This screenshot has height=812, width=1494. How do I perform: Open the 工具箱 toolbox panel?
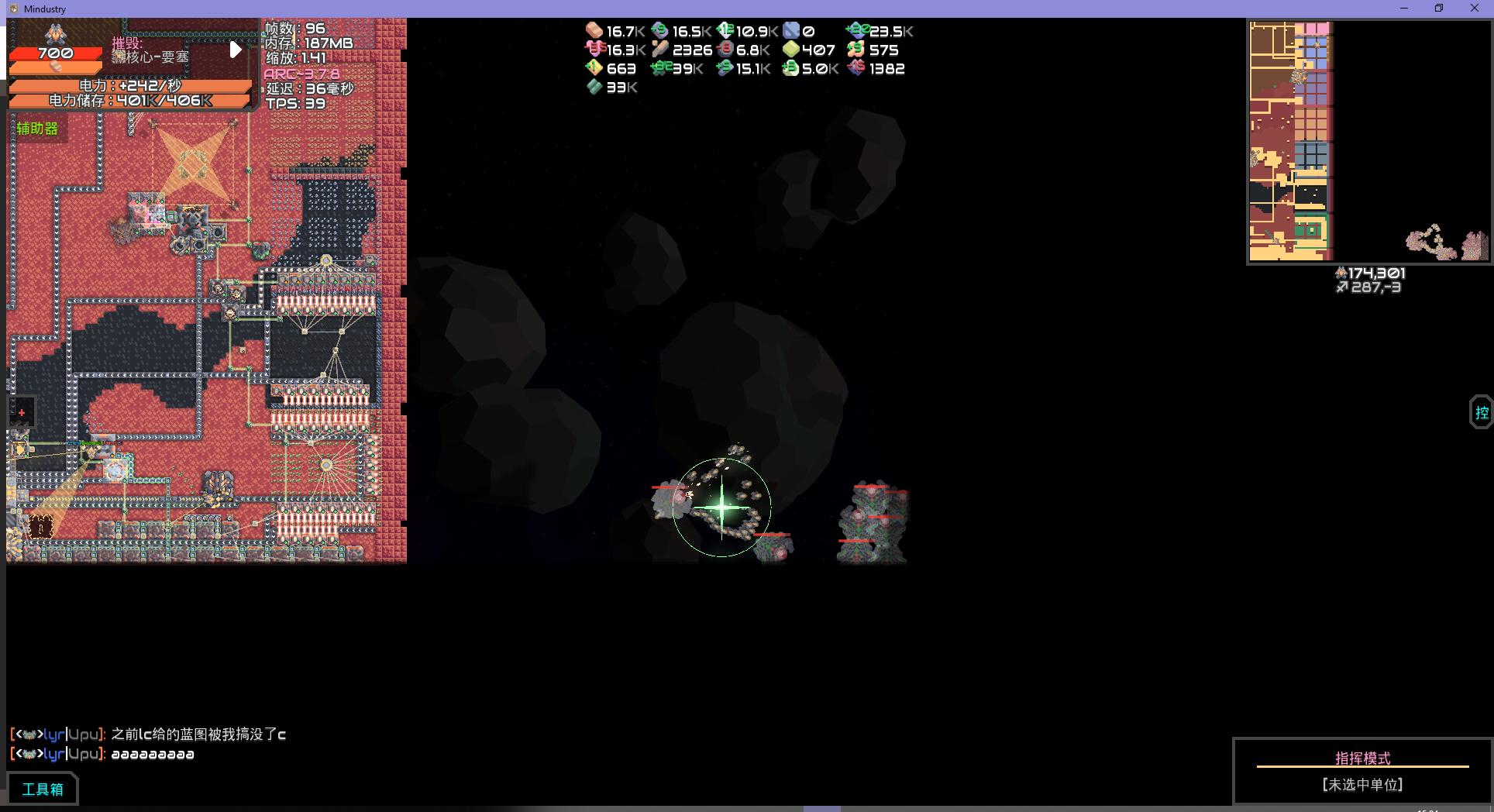(x=43, y=788)
